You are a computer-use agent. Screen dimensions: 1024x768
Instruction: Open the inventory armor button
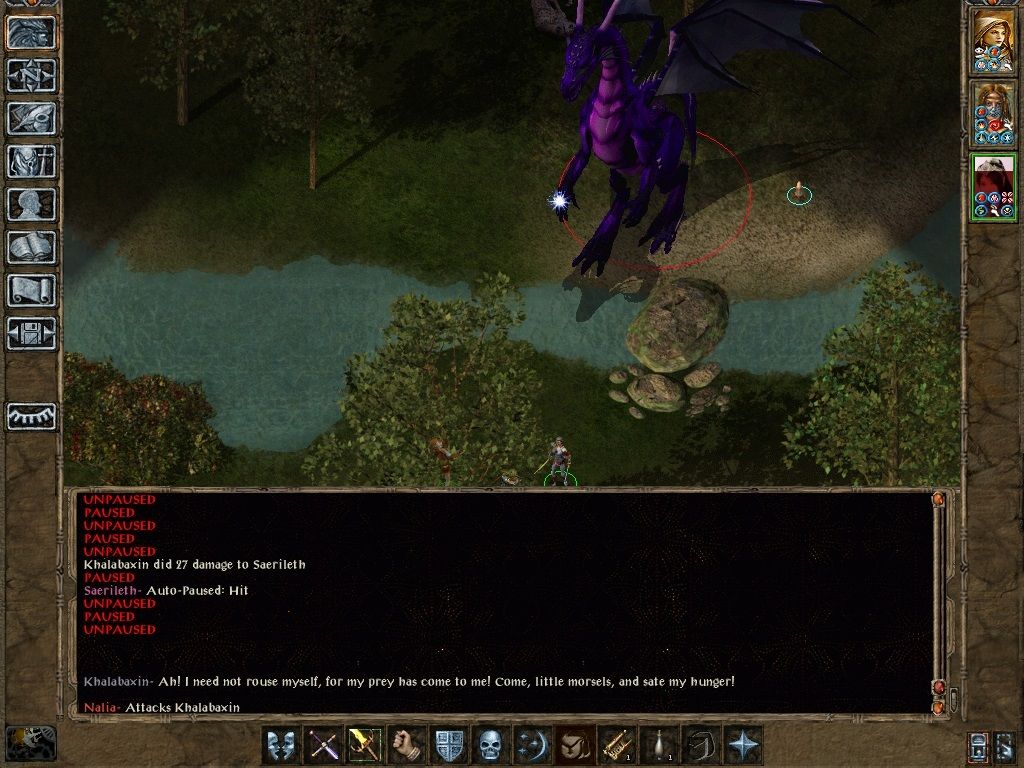pos(32,161)
